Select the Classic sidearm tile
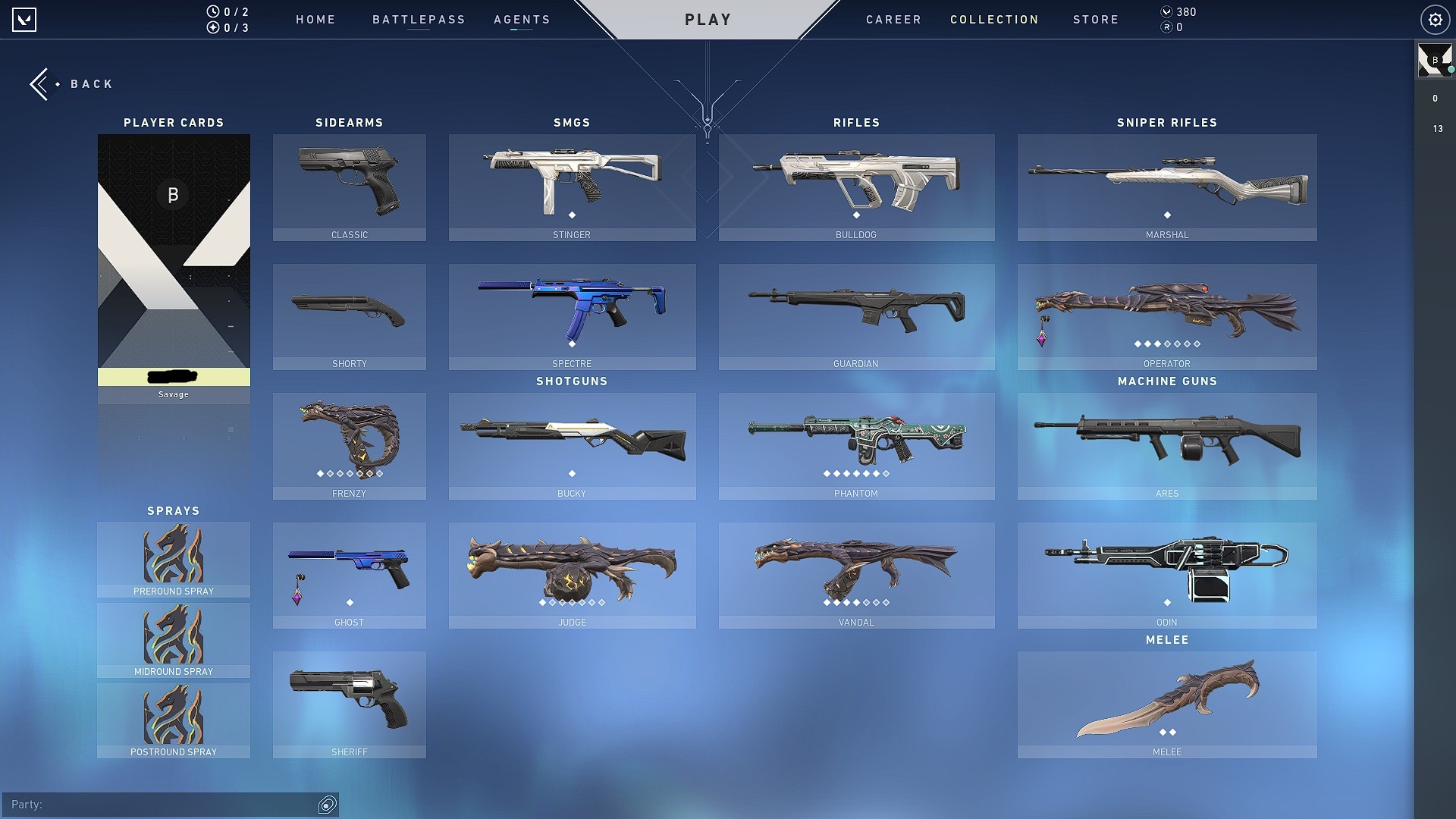The width and height of the screenshot is (1456, 819). (x=349, y=187)
